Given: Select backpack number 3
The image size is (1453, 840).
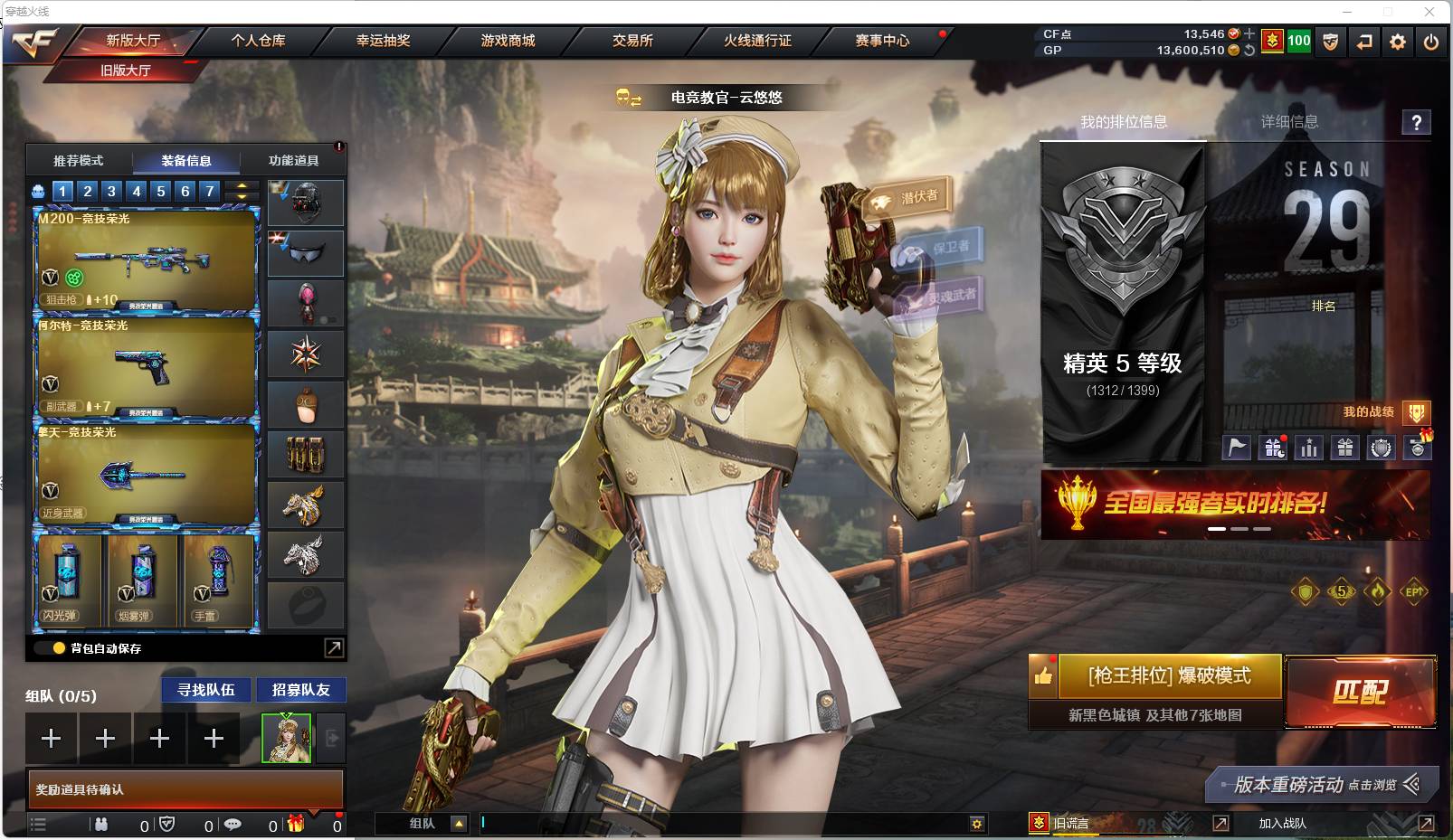Looking at the screenshot, I should 110,191.
